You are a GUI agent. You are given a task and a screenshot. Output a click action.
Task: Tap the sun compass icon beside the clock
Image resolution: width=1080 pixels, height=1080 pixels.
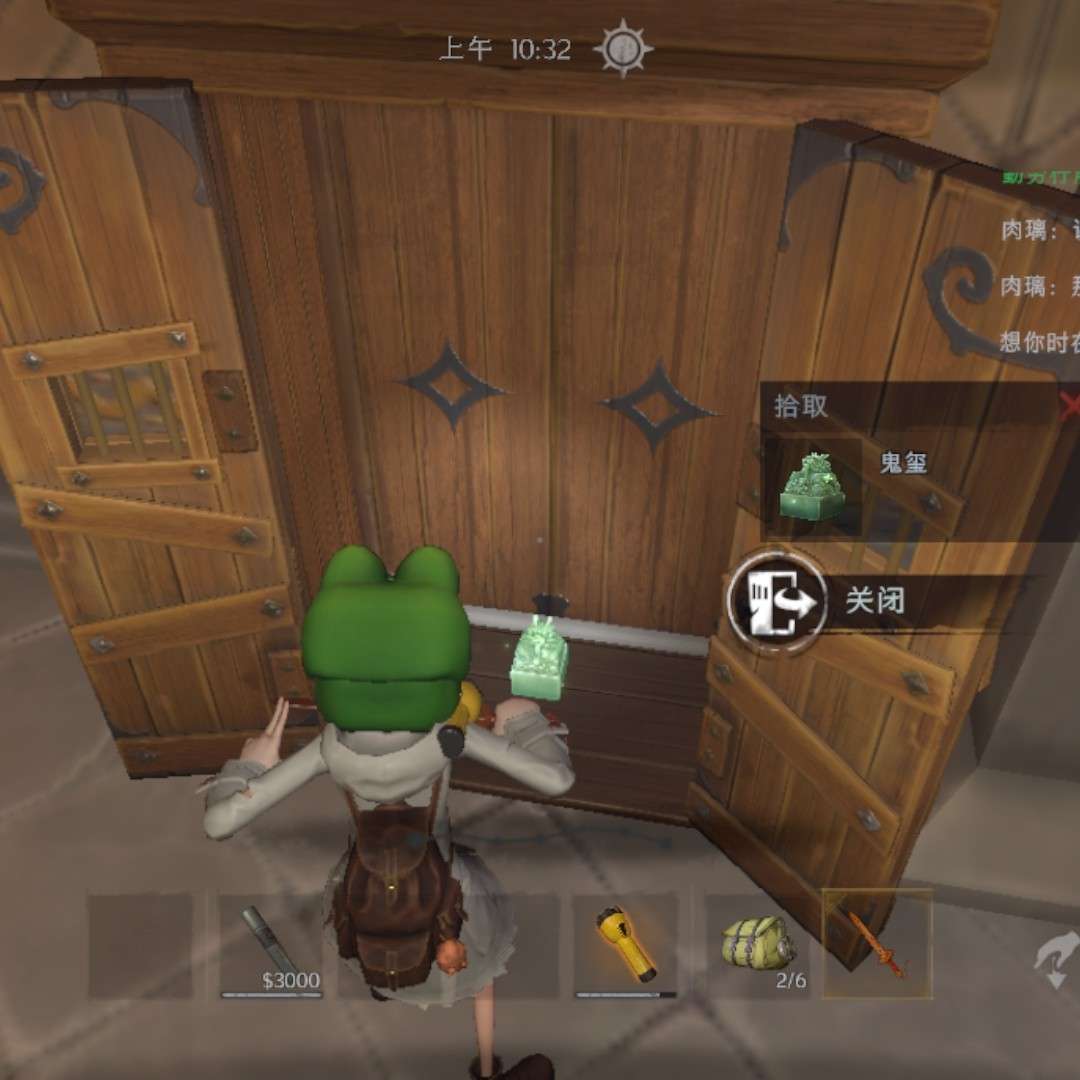622,48
